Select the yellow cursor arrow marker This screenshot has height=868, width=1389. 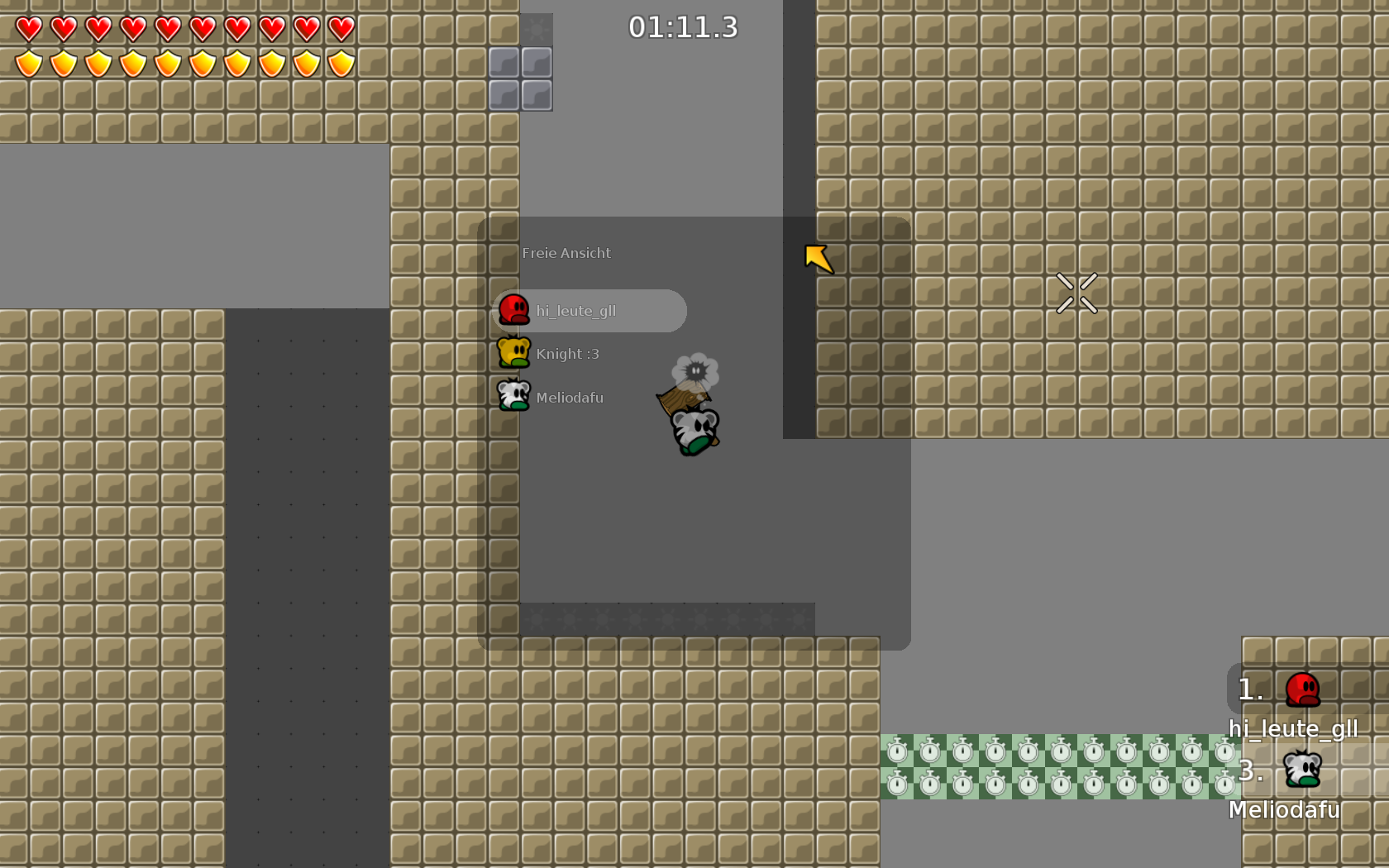[x=819, y=259]
